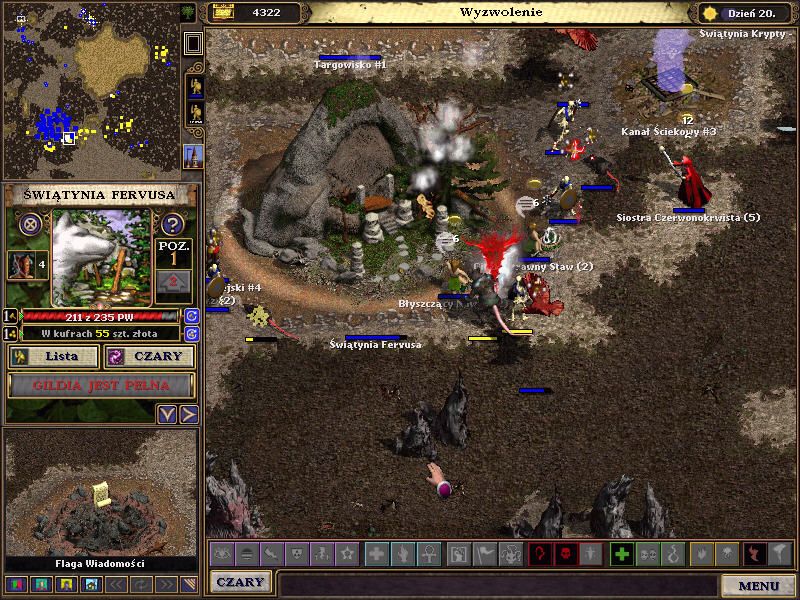Image resolution: width=800 pixels, height=600 pixels.
Task: Cast the green cross healing spell
Action: click(x=621, y=553)
